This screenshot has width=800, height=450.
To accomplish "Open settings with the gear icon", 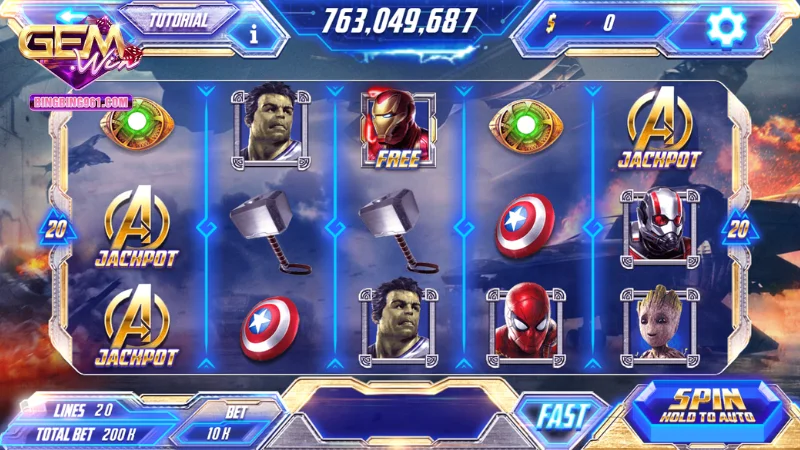I will tap(724, 27).
